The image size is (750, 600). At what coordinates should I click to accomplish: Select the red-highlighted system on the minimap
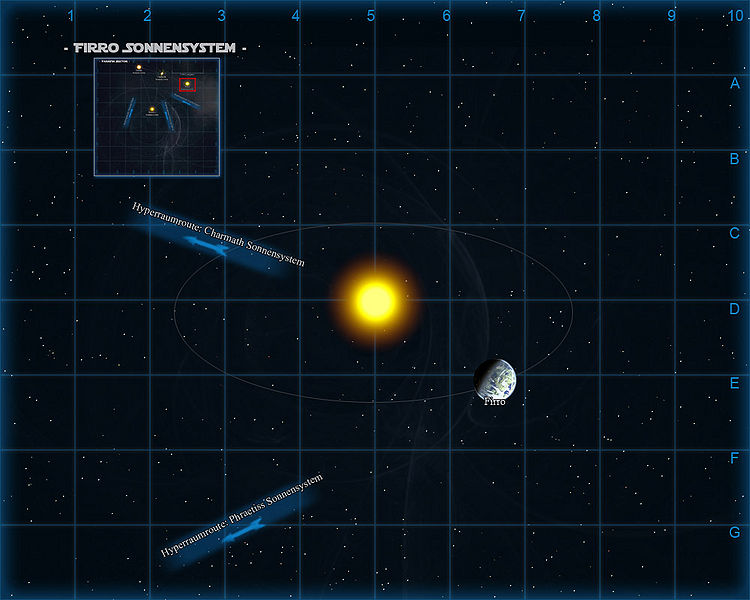click(187, 83)
